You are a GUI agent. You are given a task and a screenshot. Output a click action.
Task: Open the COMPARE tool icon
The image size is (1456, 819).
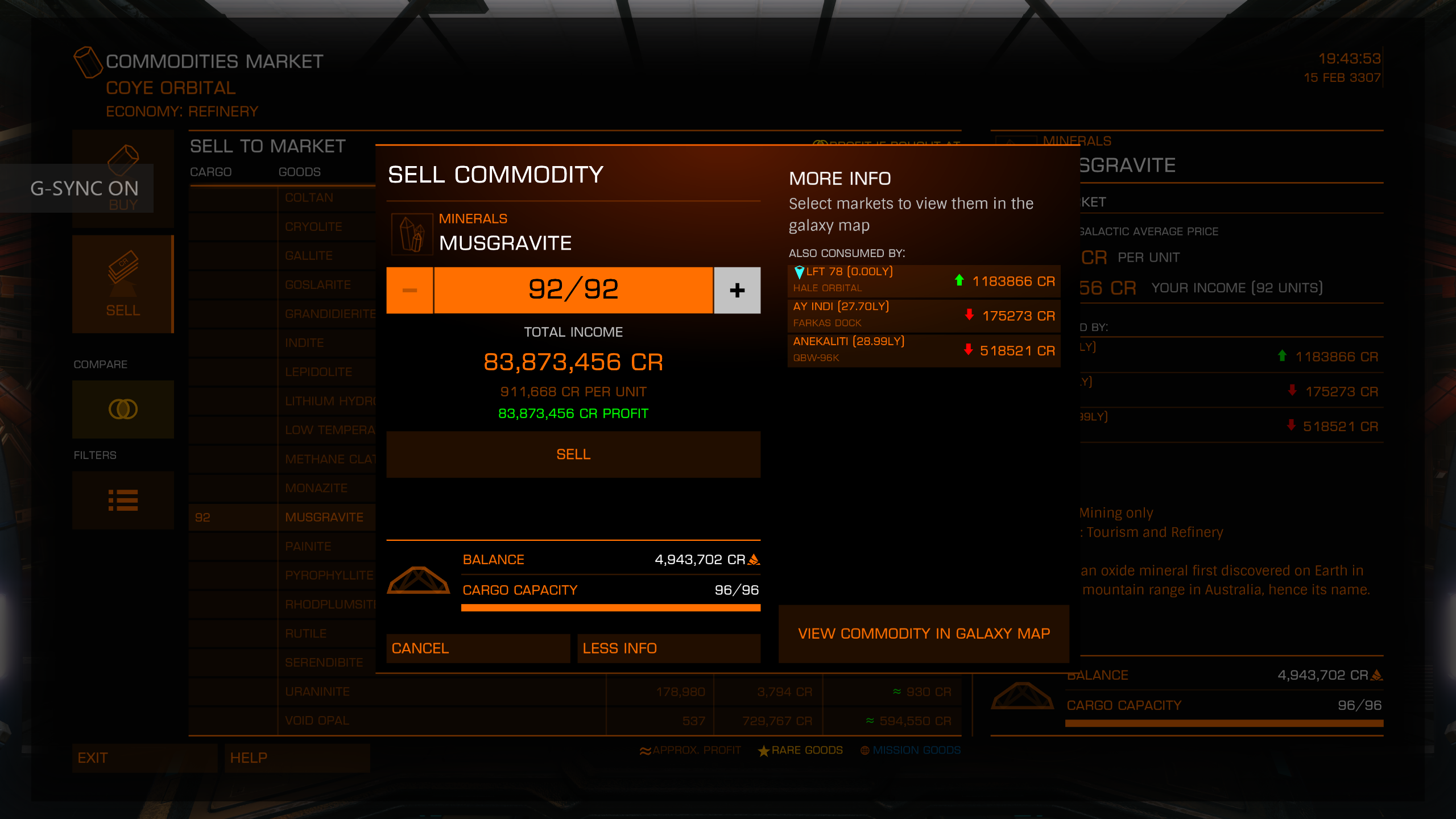tap(122, 409)
